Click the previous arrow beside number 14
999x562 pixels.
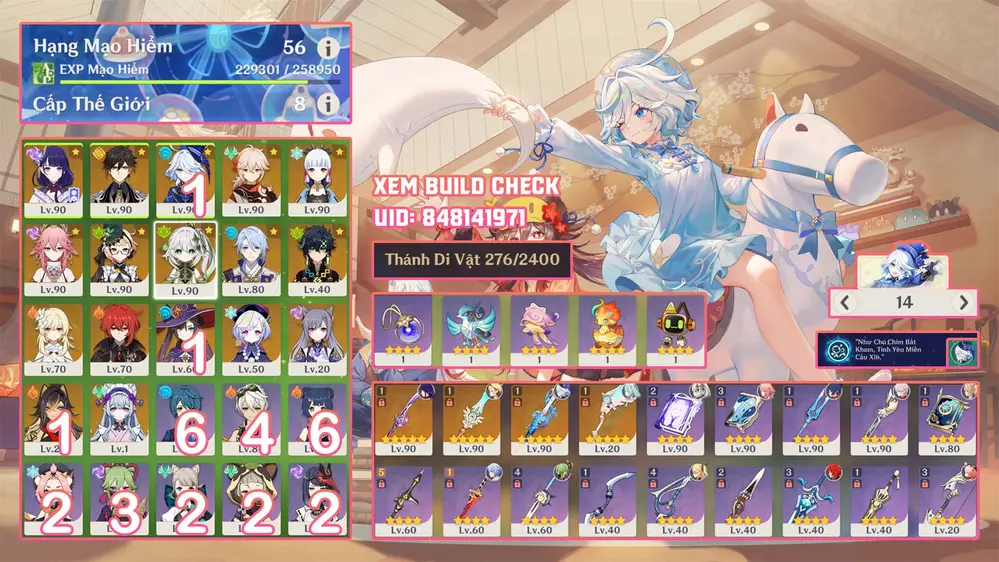pos(845,302)
